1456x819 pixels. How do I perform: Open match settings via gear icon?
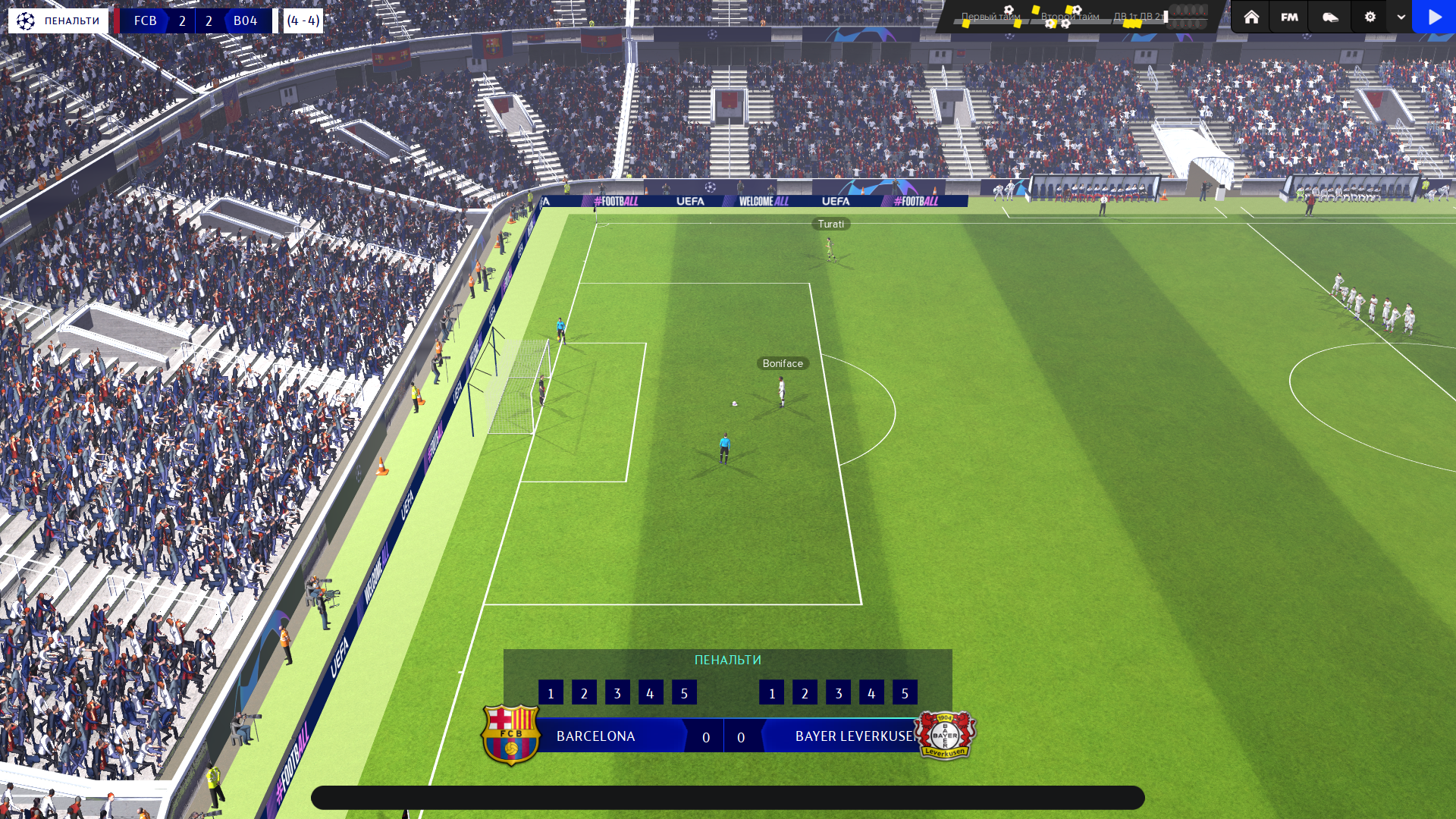[1370, 17]
